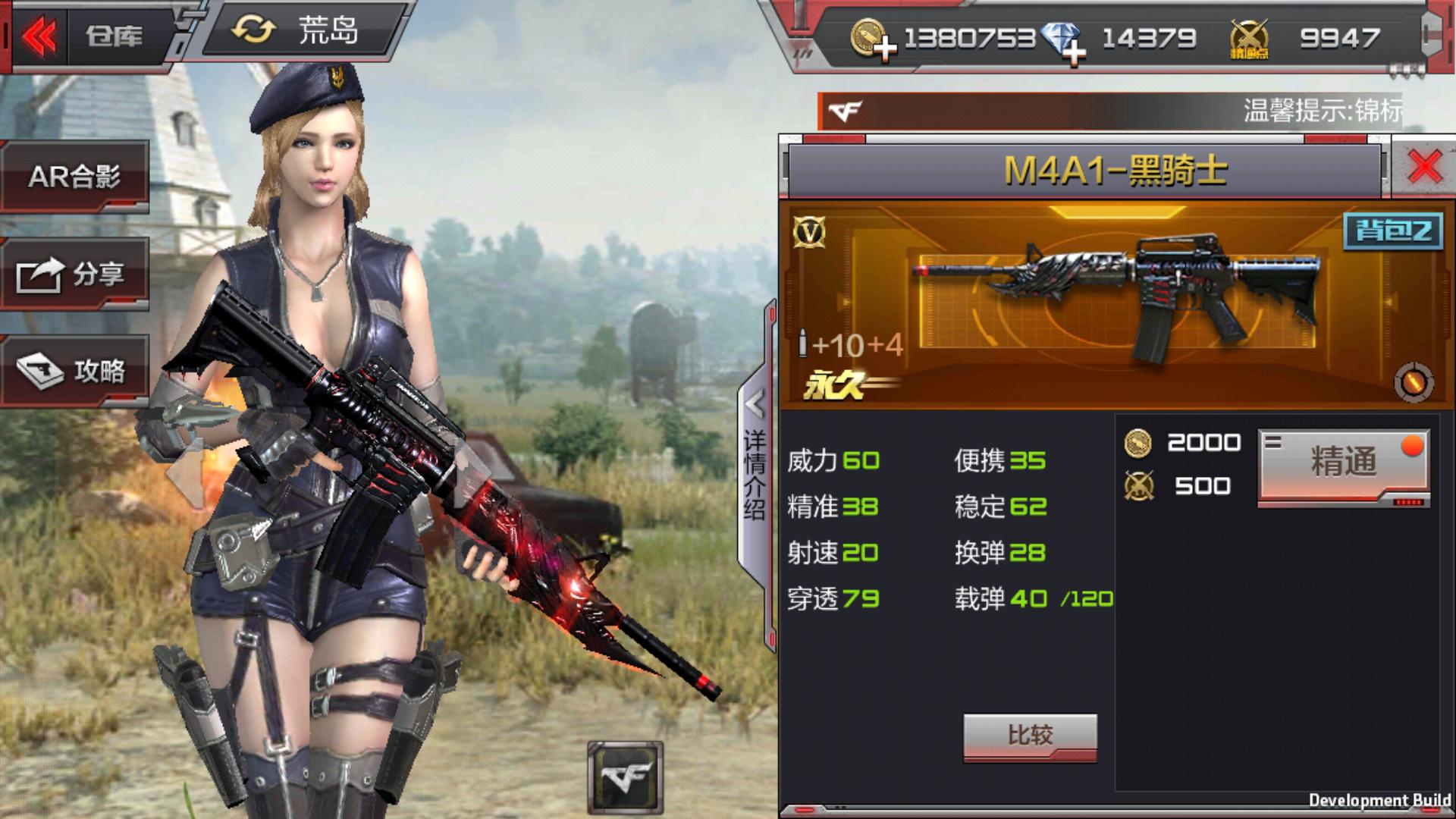Viewport: 1456px width, 819px height.
Task: Select the 精通 mastery button
Action: coord(1343,463)
